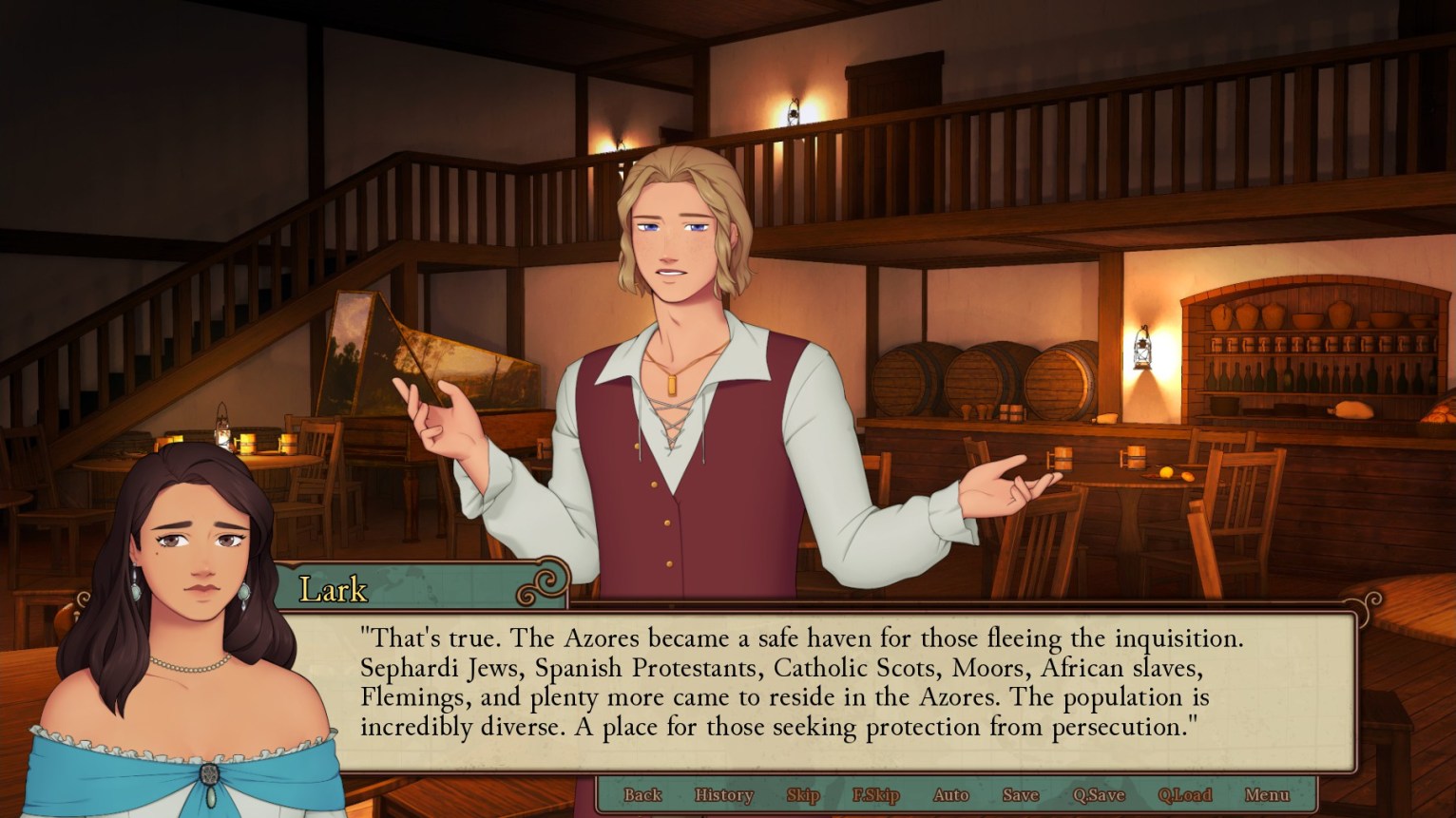Click Lark's name plate
The image size is (1456, 818).
(x=333, y=589)
